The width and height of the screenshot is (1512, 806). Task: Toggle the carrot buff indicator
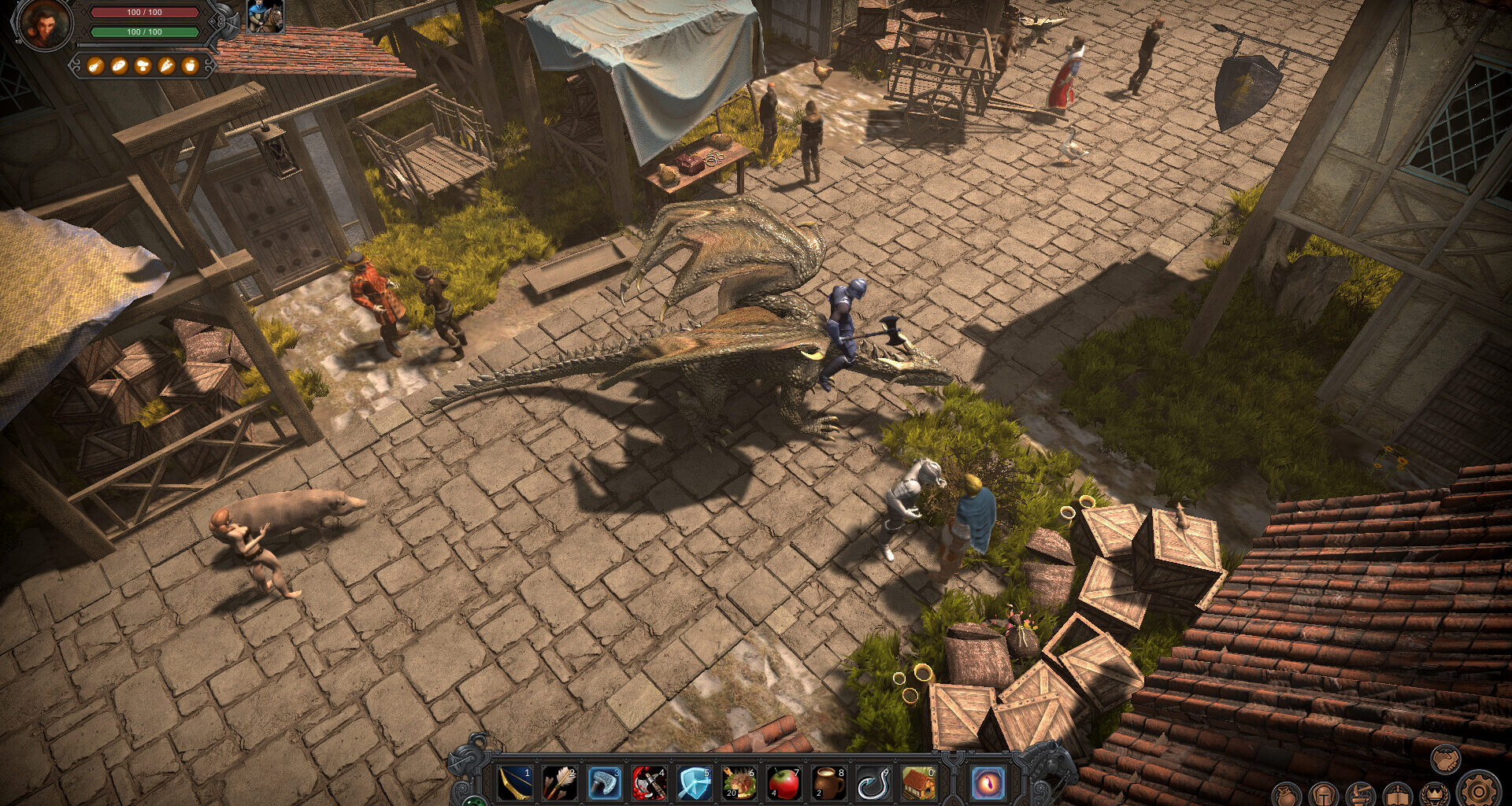click(166, 66)
